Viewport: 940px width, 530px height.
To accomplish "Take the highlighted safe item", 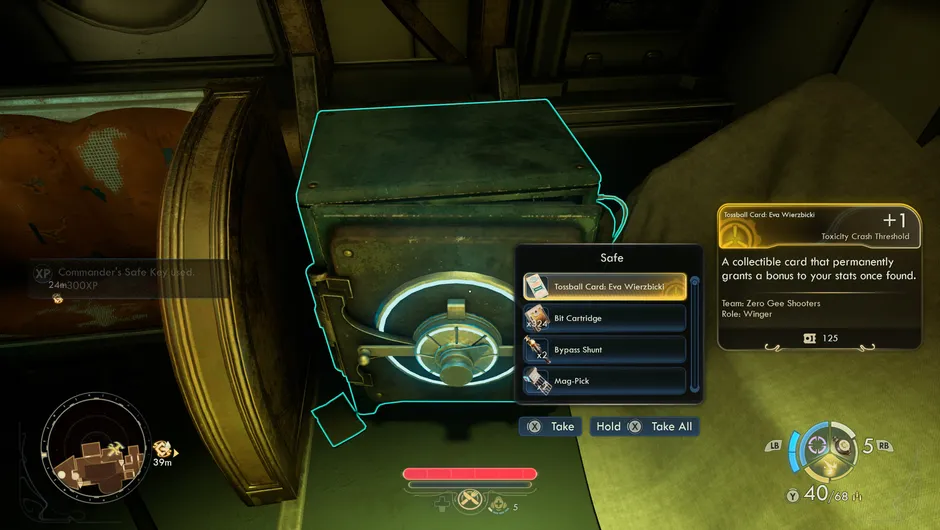I will [x=549, y=426].
